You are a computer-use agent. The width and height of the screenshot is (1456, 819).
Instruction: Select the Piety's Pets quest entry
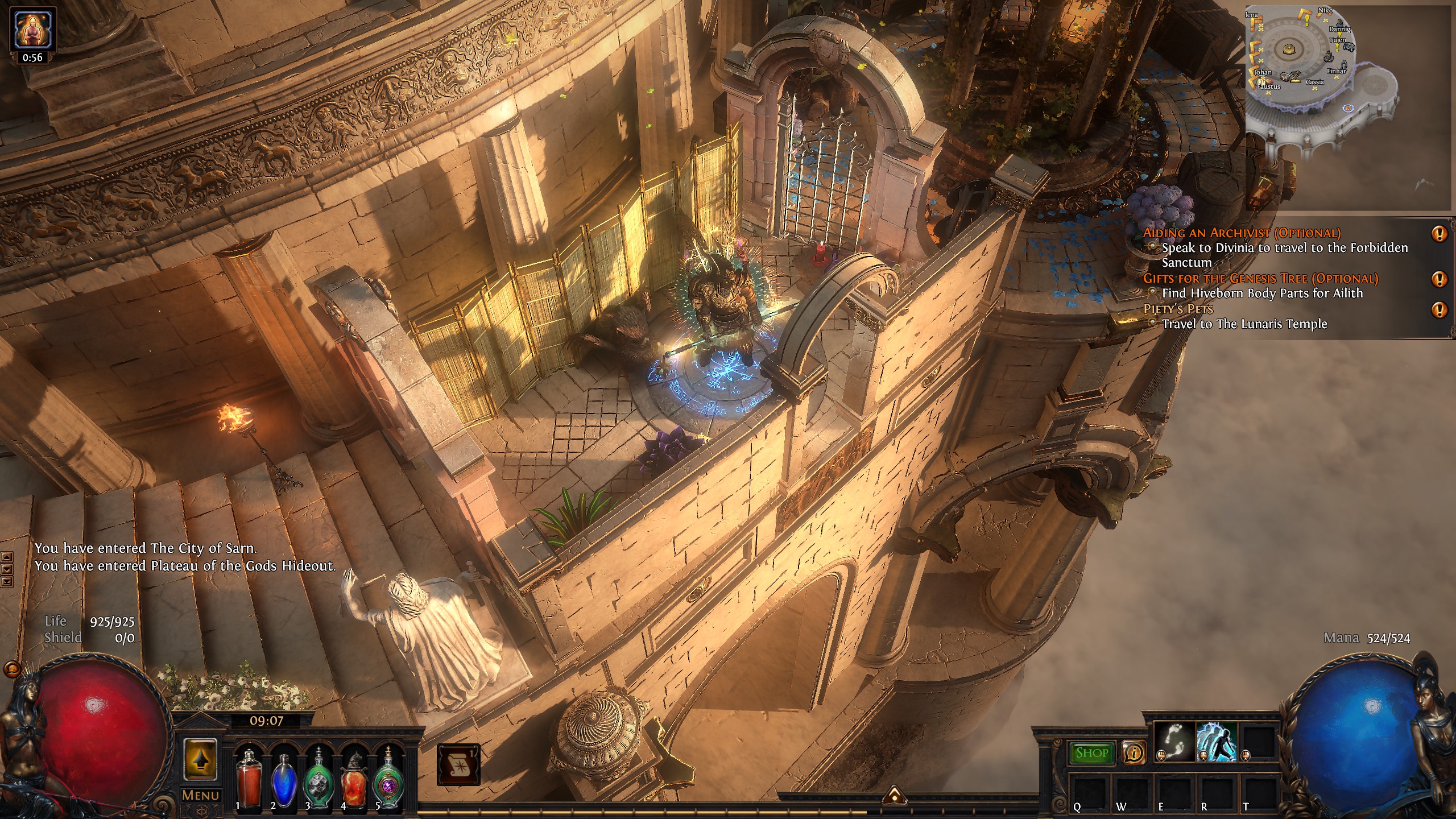click(1178, 309)
